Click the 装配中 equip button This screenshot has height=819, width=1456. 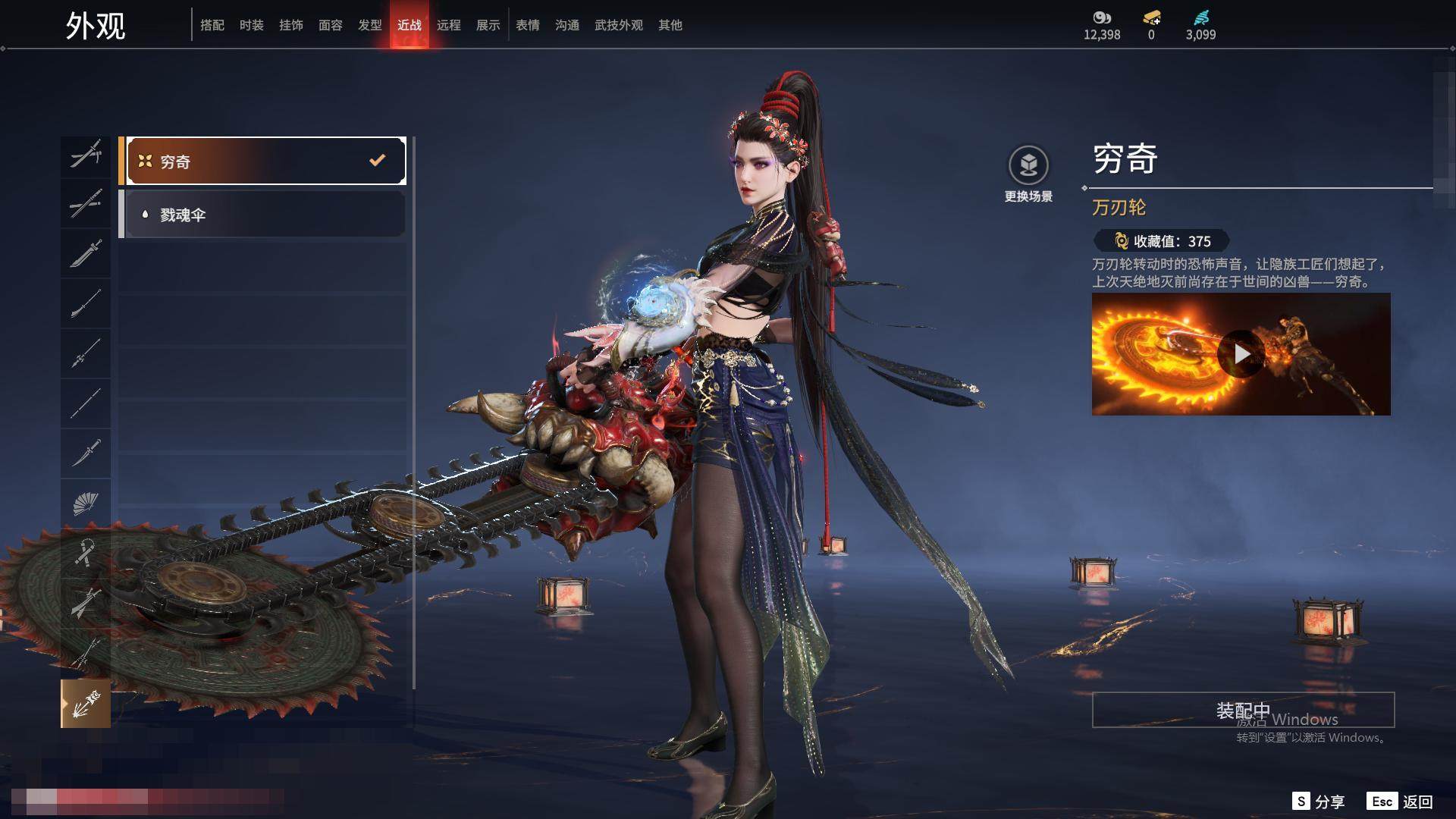(1243, 710)
